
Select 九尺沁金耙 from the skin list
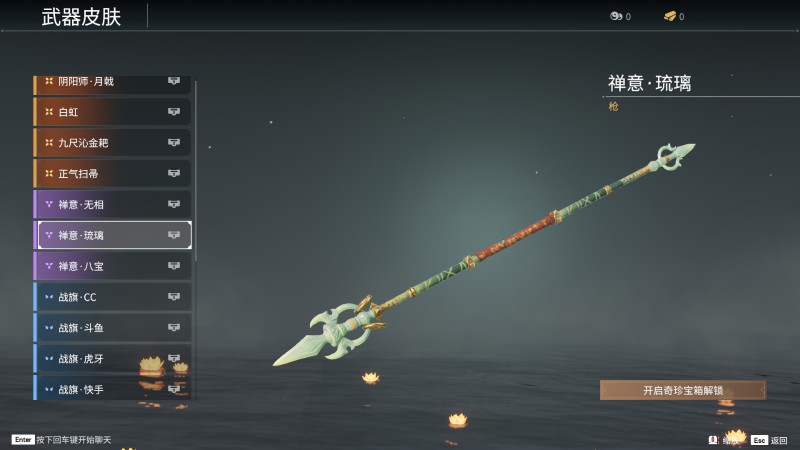pos(112,143)
